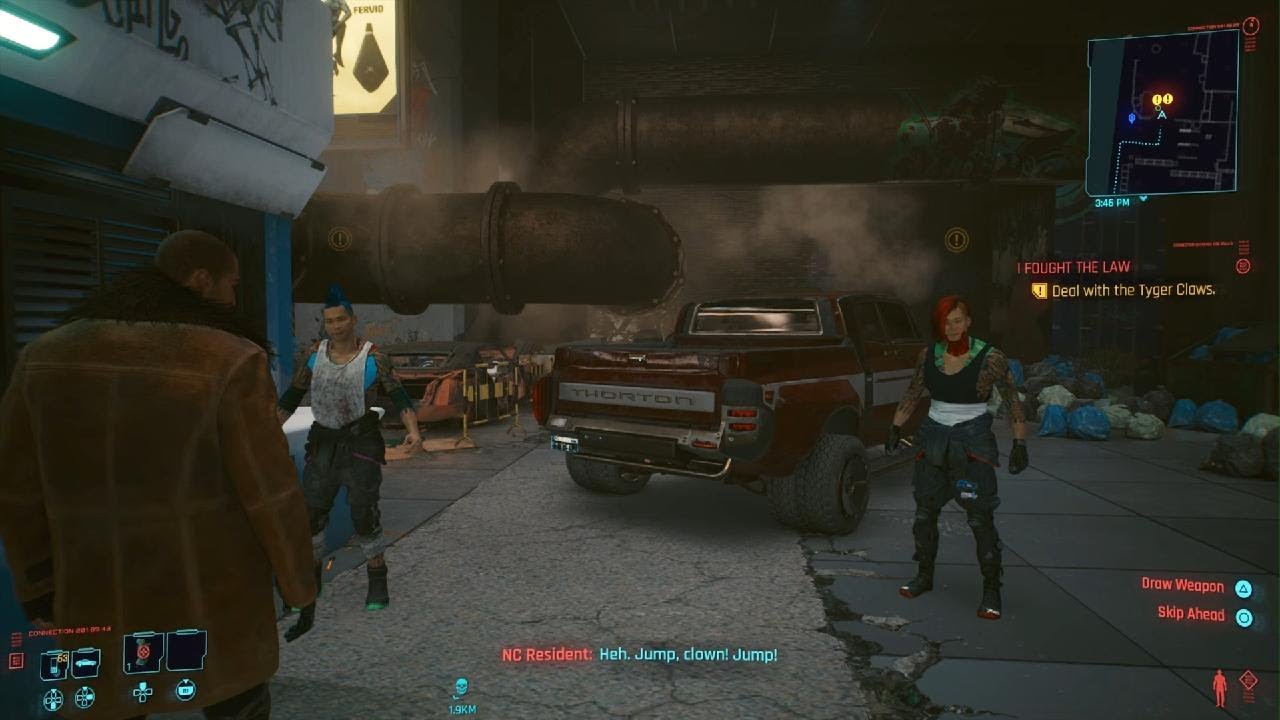Click the d-pad down prompt under the phone slot

[53, 699]
